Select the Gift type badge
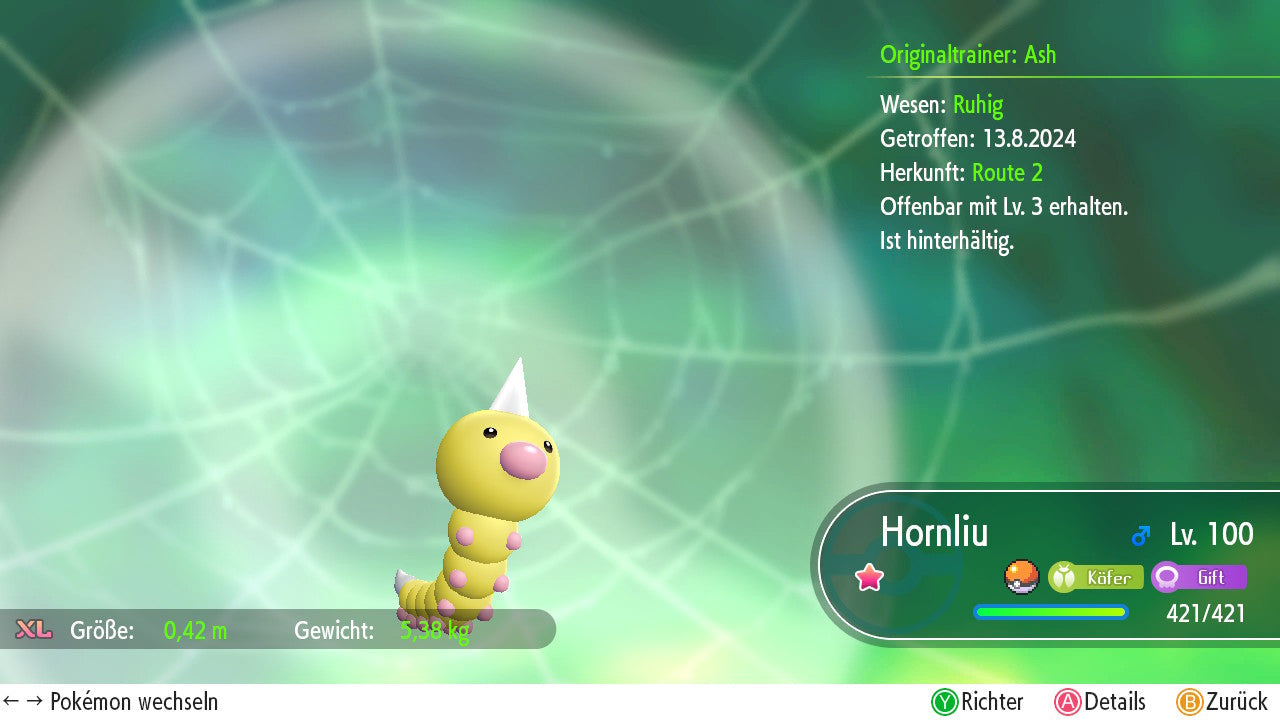The image size is (1280, 720). [x=1198, y=577]
